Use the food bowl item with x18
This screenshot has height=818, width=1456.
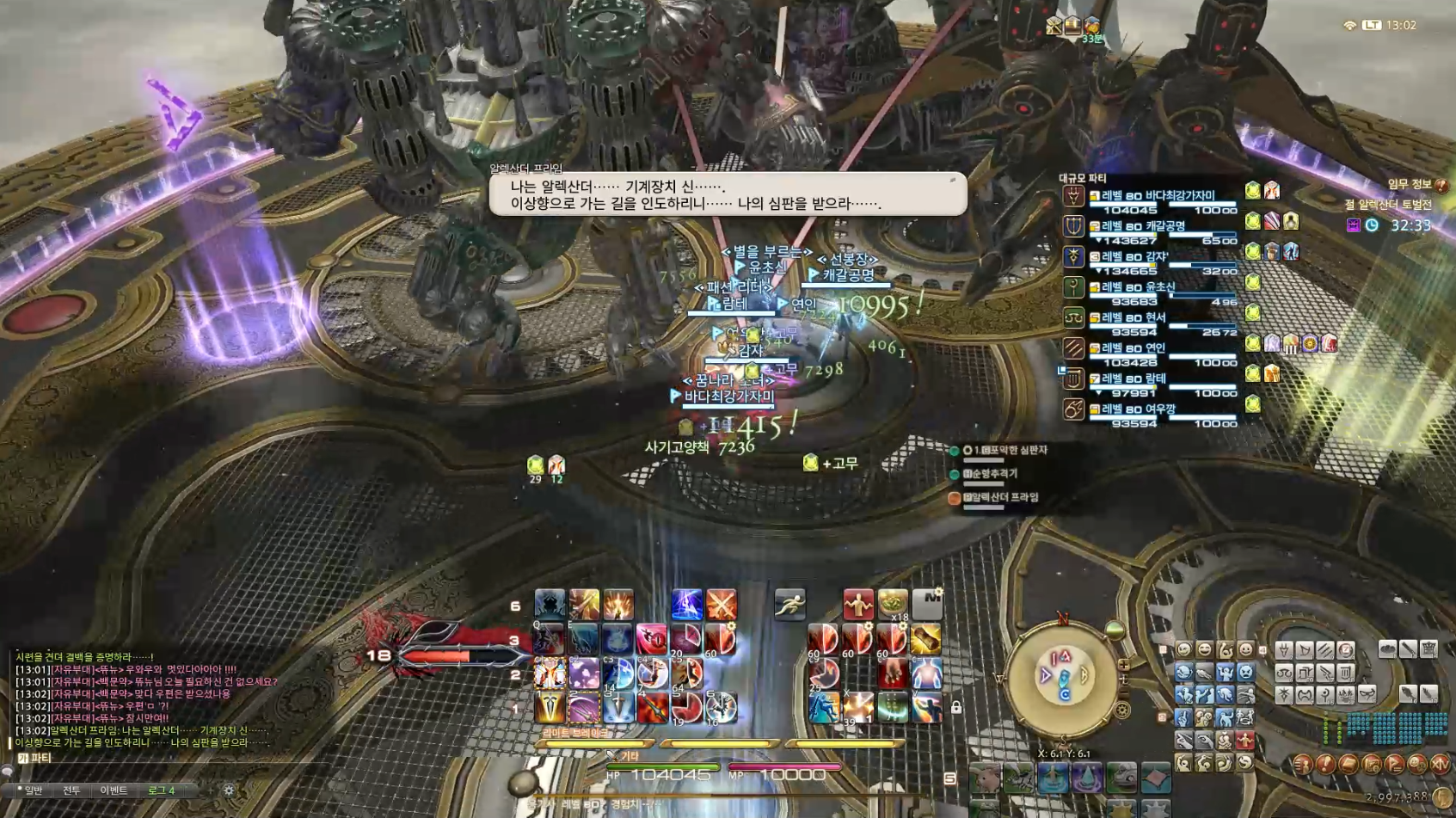pyautogui.click(x=893, y=605)
